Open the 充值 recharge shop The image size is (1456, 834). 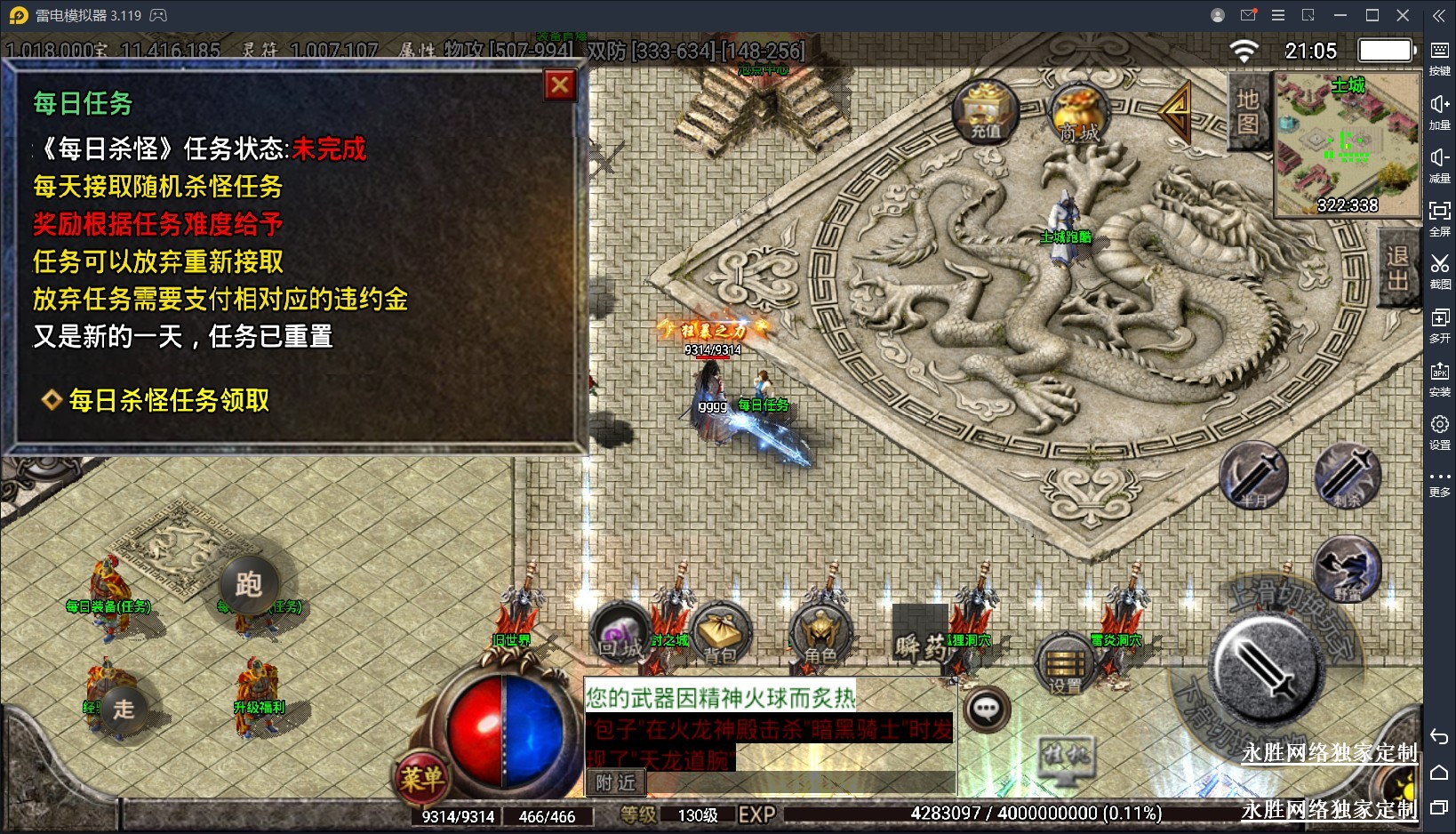[x=985, y=113]
